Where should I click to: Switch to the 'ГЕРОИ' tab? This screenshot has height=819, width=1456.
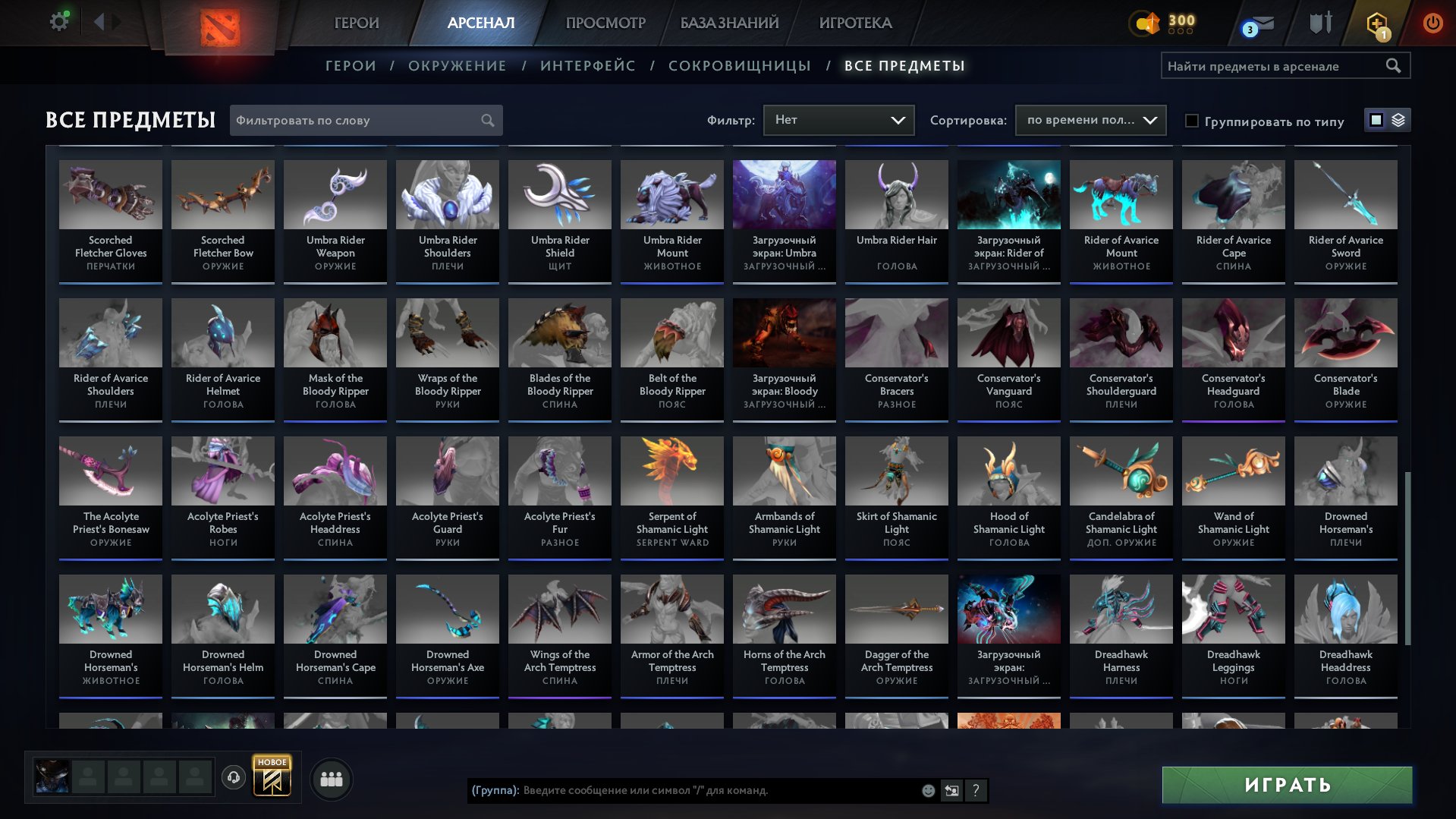click(x=355, y=23)
